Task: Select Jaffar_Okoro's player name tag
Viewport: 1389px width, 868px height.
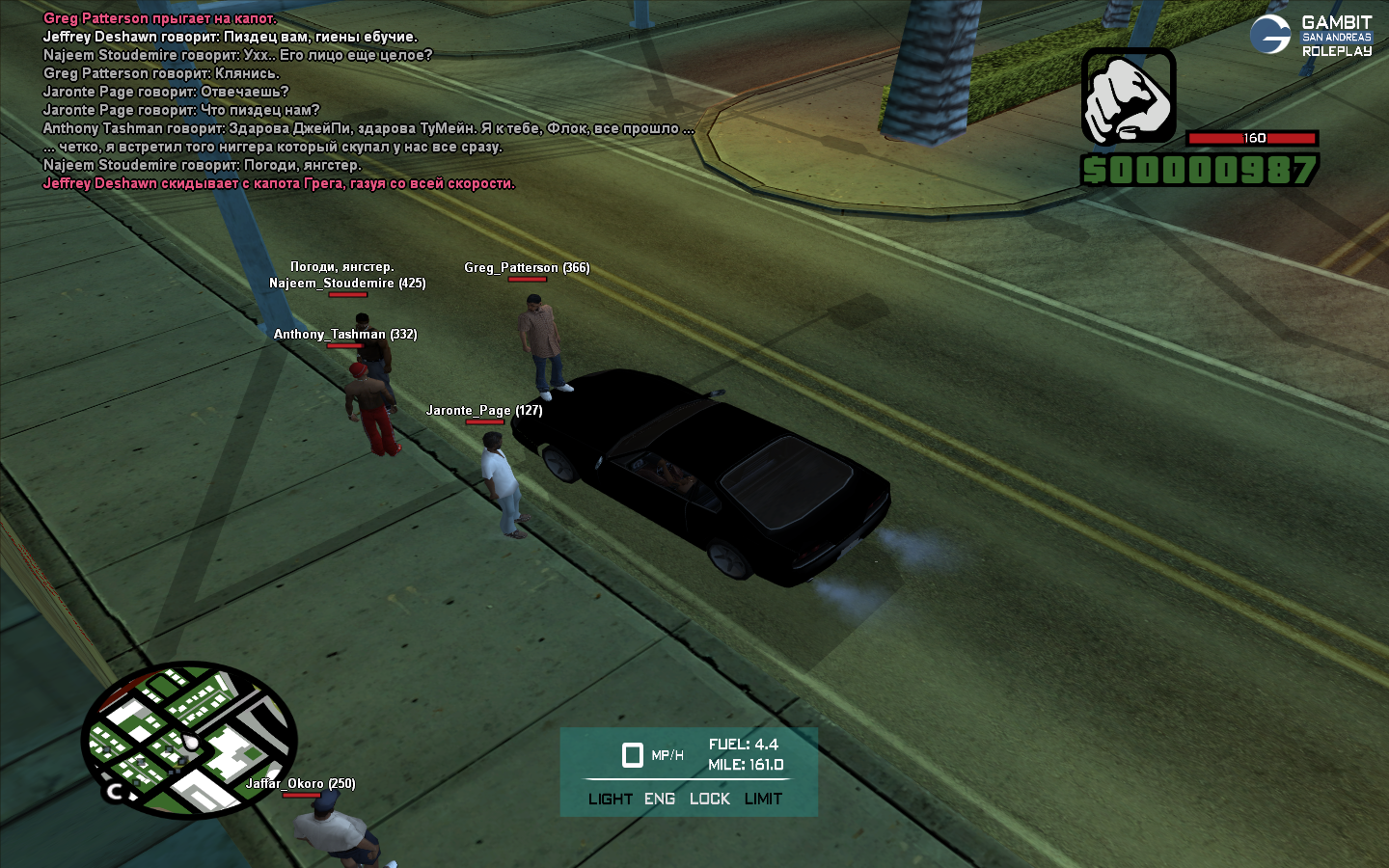Action: (300, 784)
